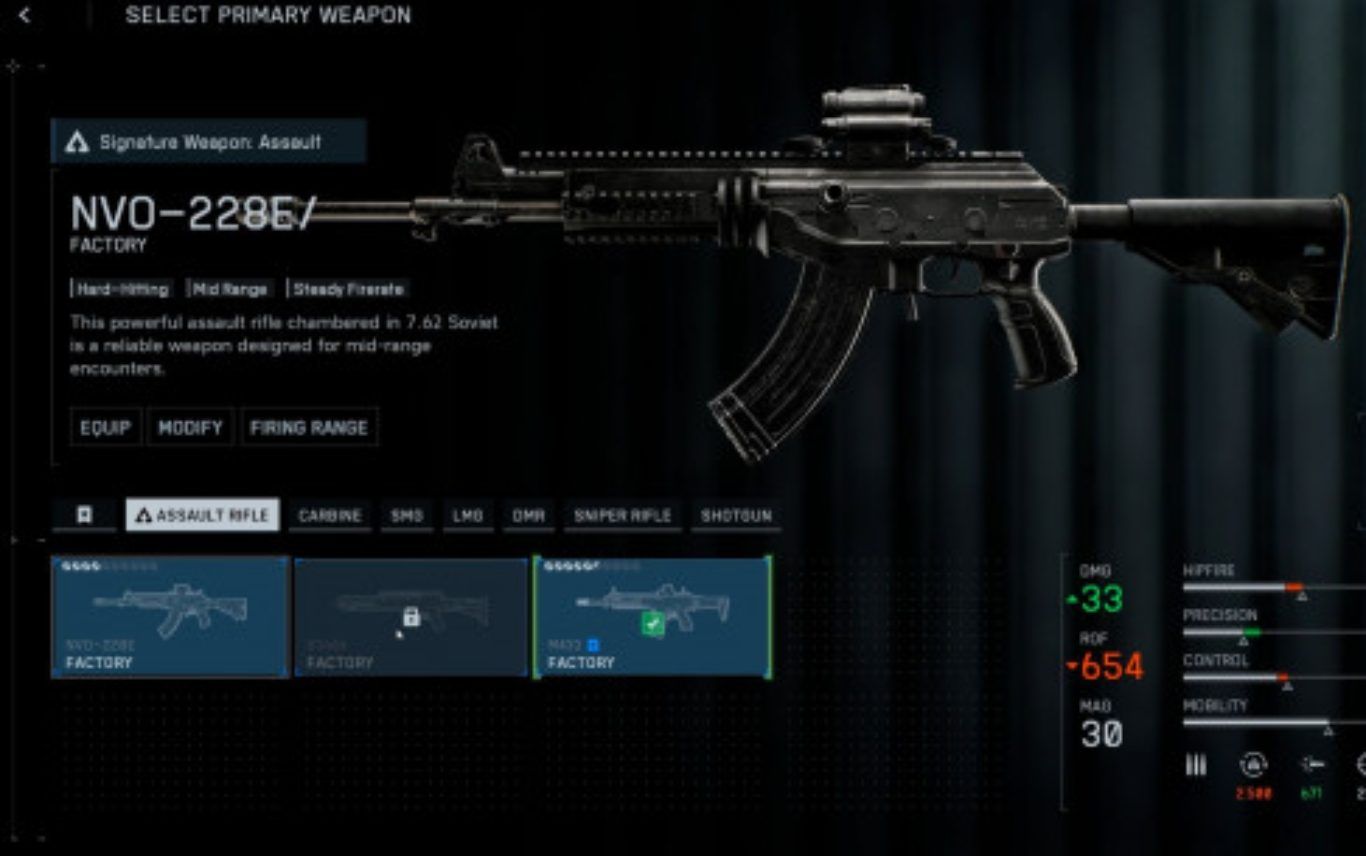The height and width of the screenshot is (856, 1366).
Task: Switch to the Carbine category
Action: click(x=330, y=516)
